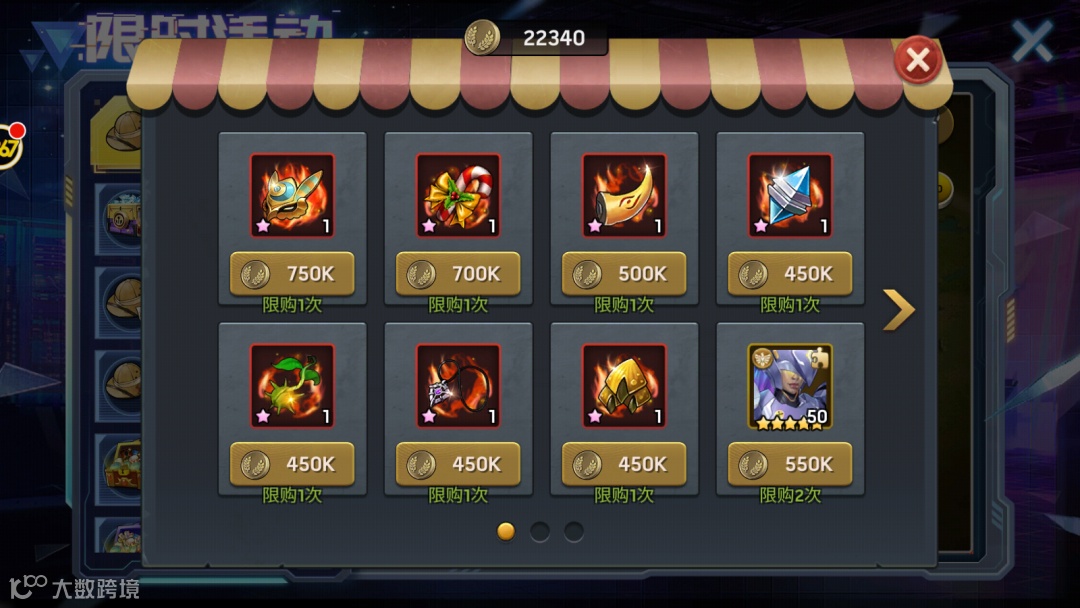Buy the mask item for 750K
This screenshot has width=1080, height=608.
pos(292,274)
